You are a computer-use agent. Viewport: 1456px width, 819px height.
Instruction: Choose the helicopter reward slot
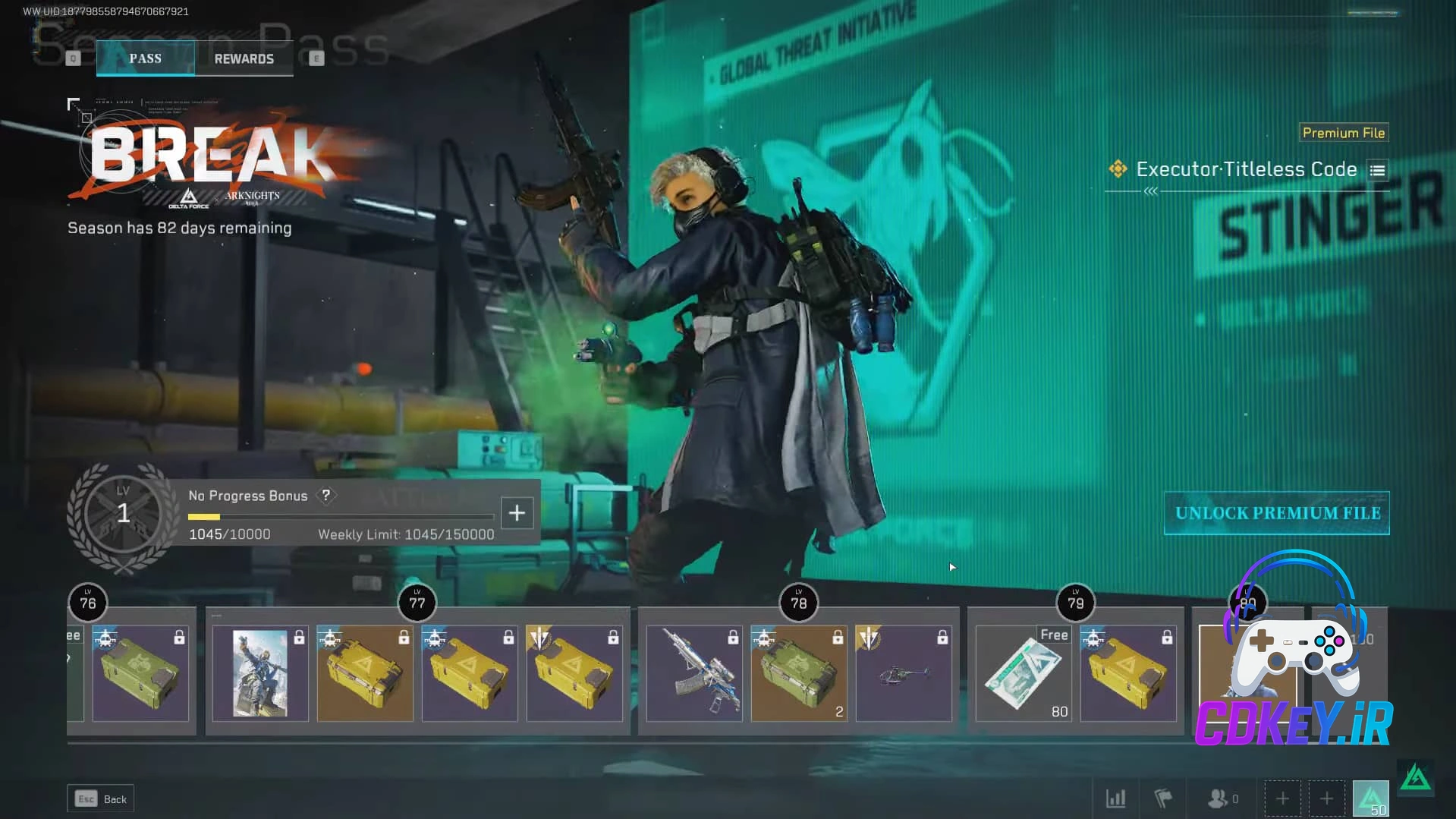coord(904,673)
